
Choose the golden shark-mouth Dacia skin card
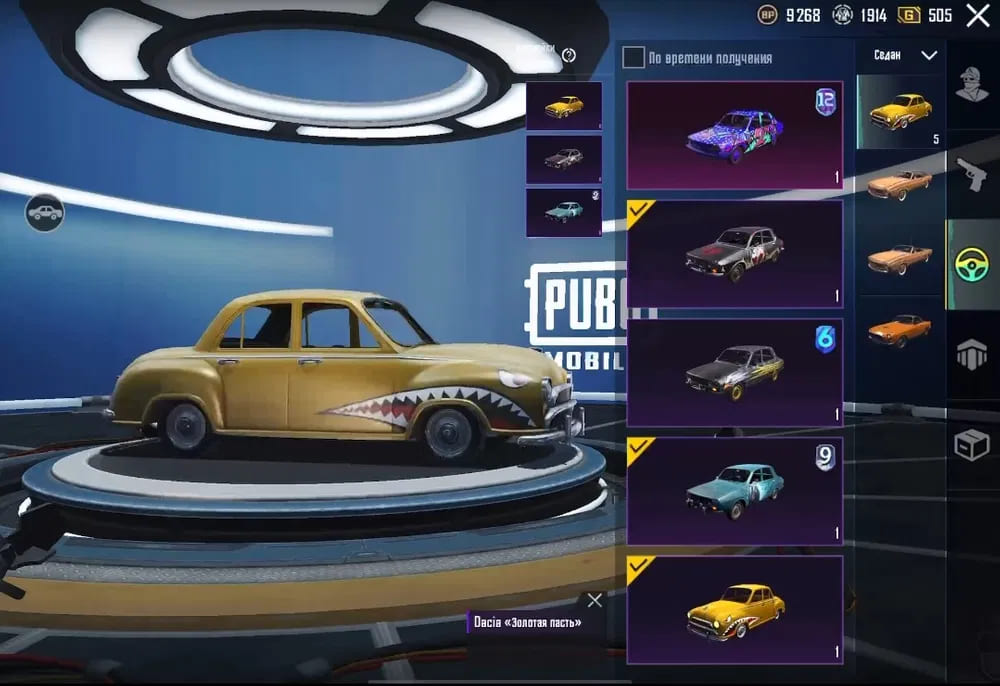tap(735, 609)
